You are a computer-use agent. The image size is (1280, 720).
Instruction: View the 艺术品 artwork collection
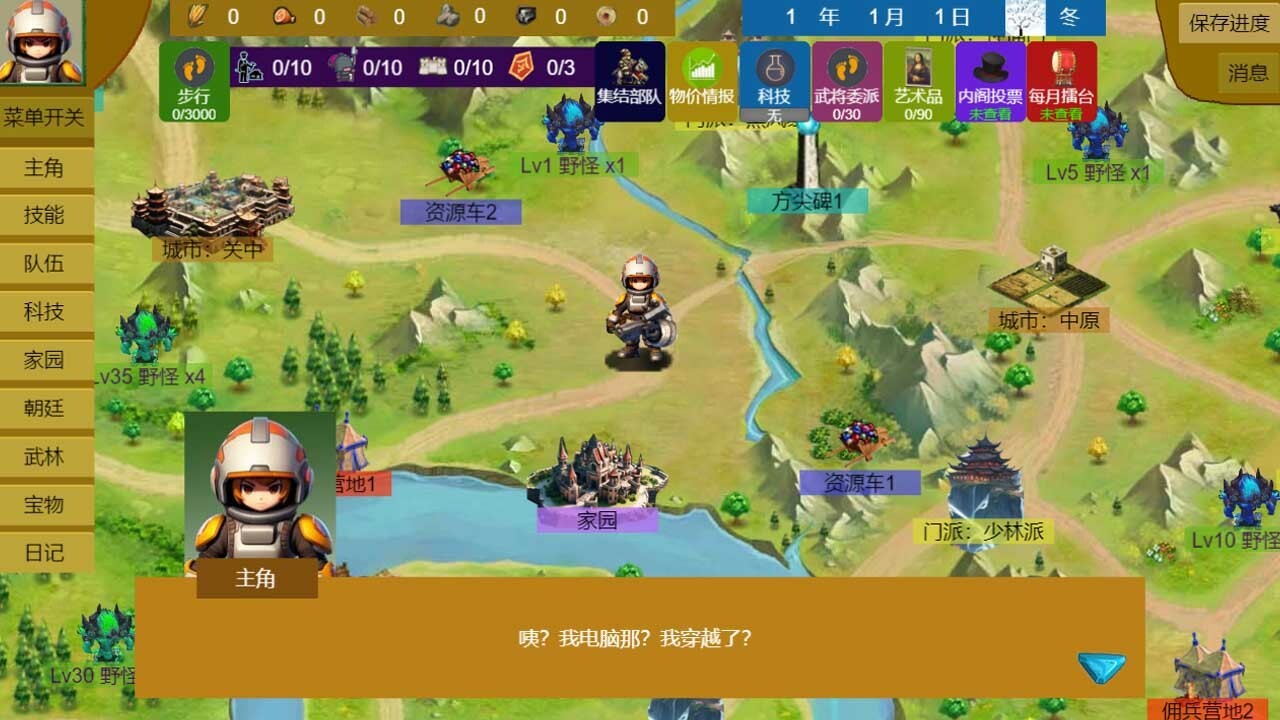tap(917, 80)
